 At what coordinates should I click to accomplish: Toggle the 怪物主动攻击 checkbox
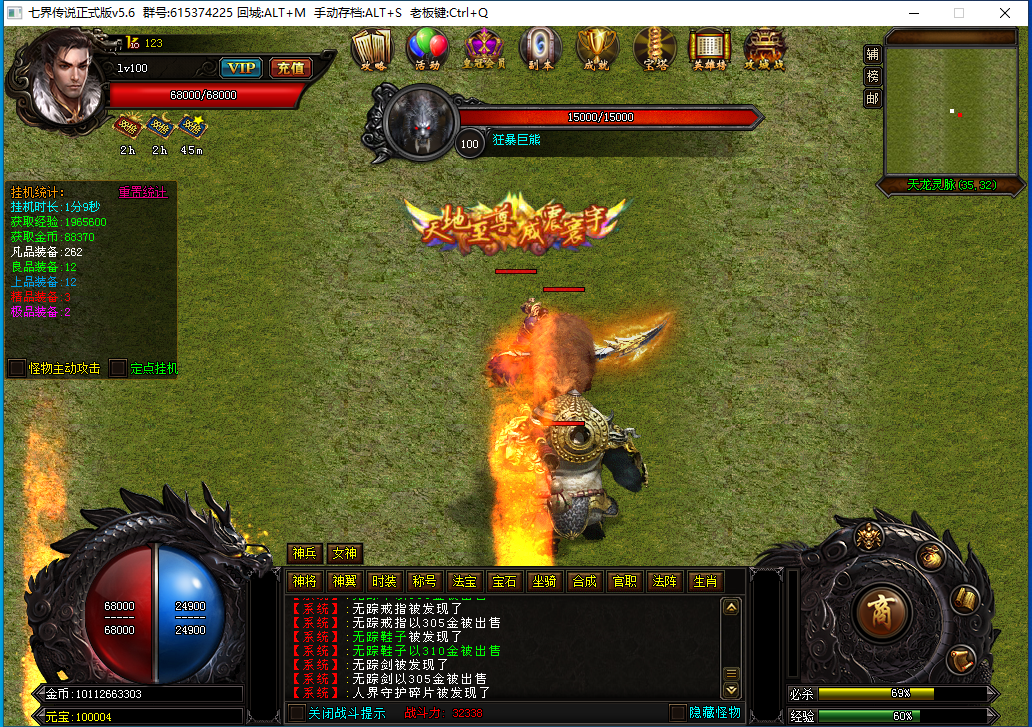click(17, 368)
